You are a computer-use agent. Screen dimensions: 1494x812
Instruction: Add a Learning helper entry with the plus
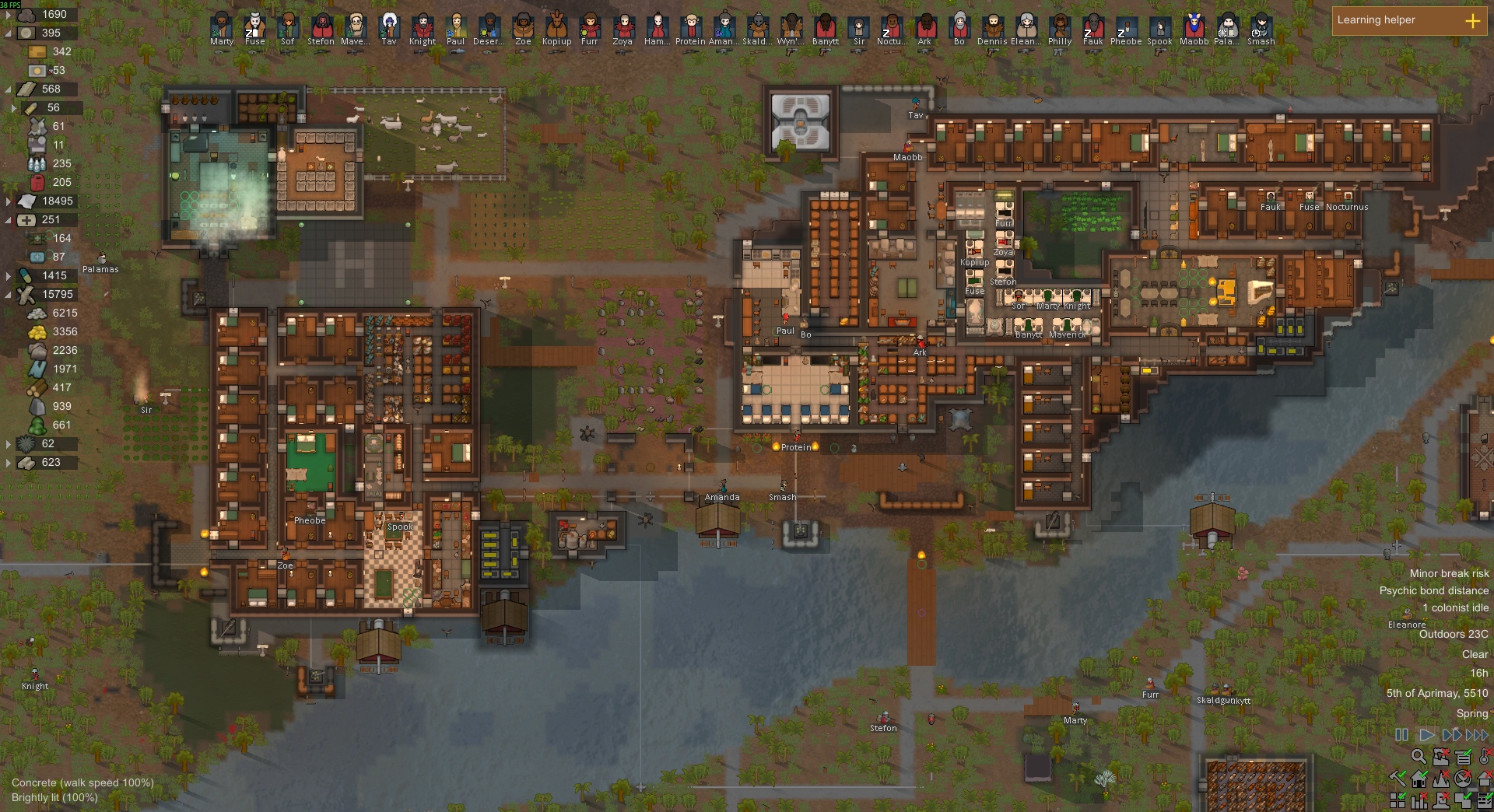pos(1473,21)
